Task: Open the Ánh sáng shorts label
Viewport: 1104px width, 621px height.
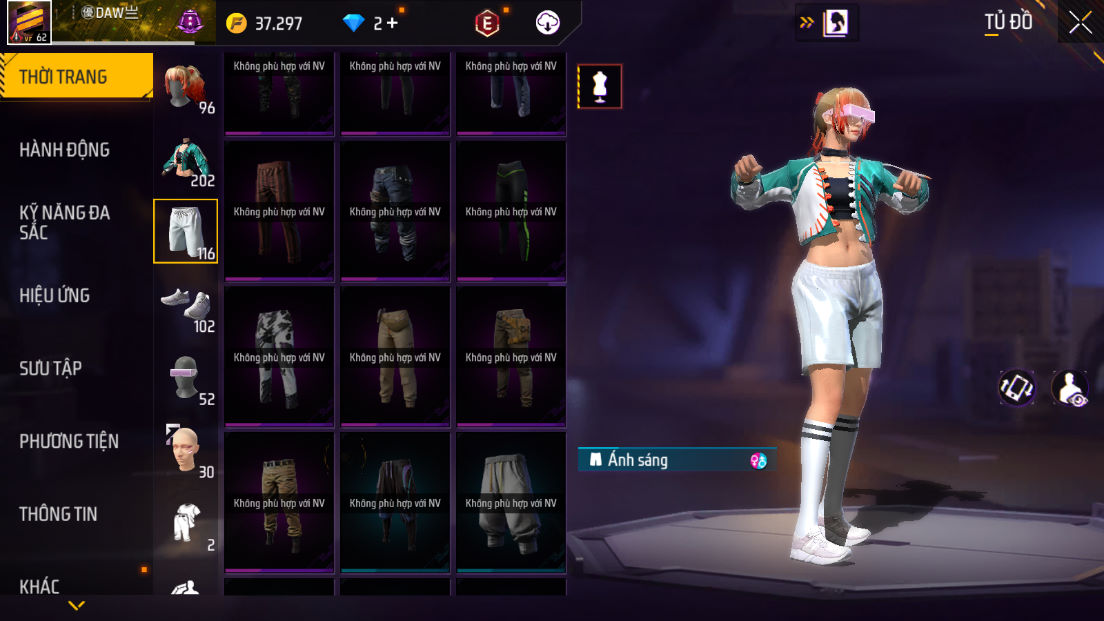Action: click(676, 460)
